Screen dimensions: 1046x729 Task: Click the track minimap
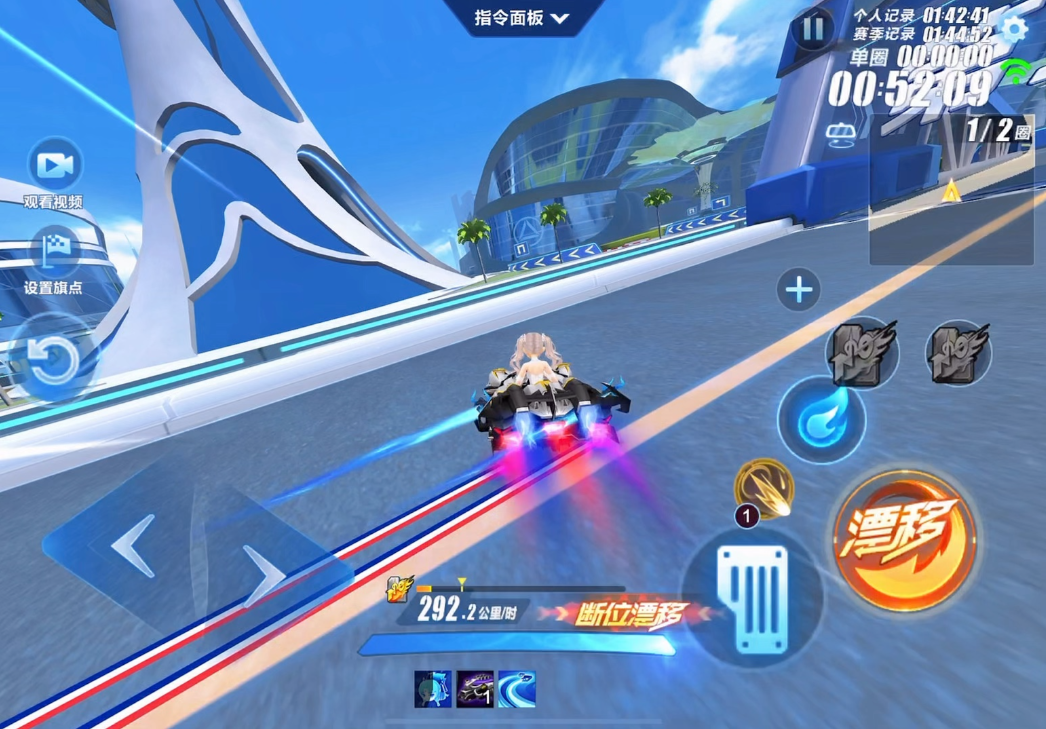[950, 190]
